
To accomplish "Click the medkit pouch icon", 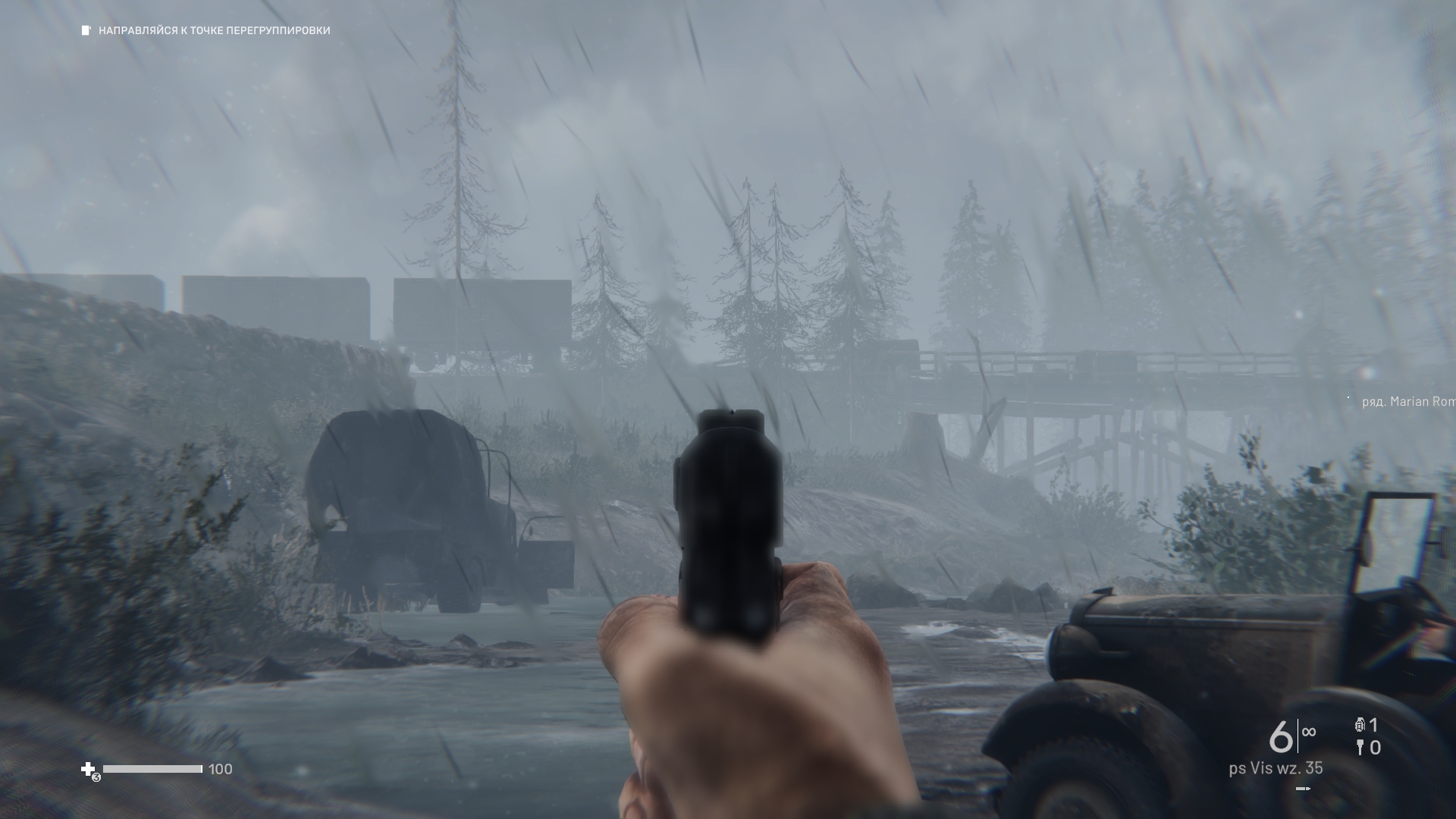I will tap(89, 770).
